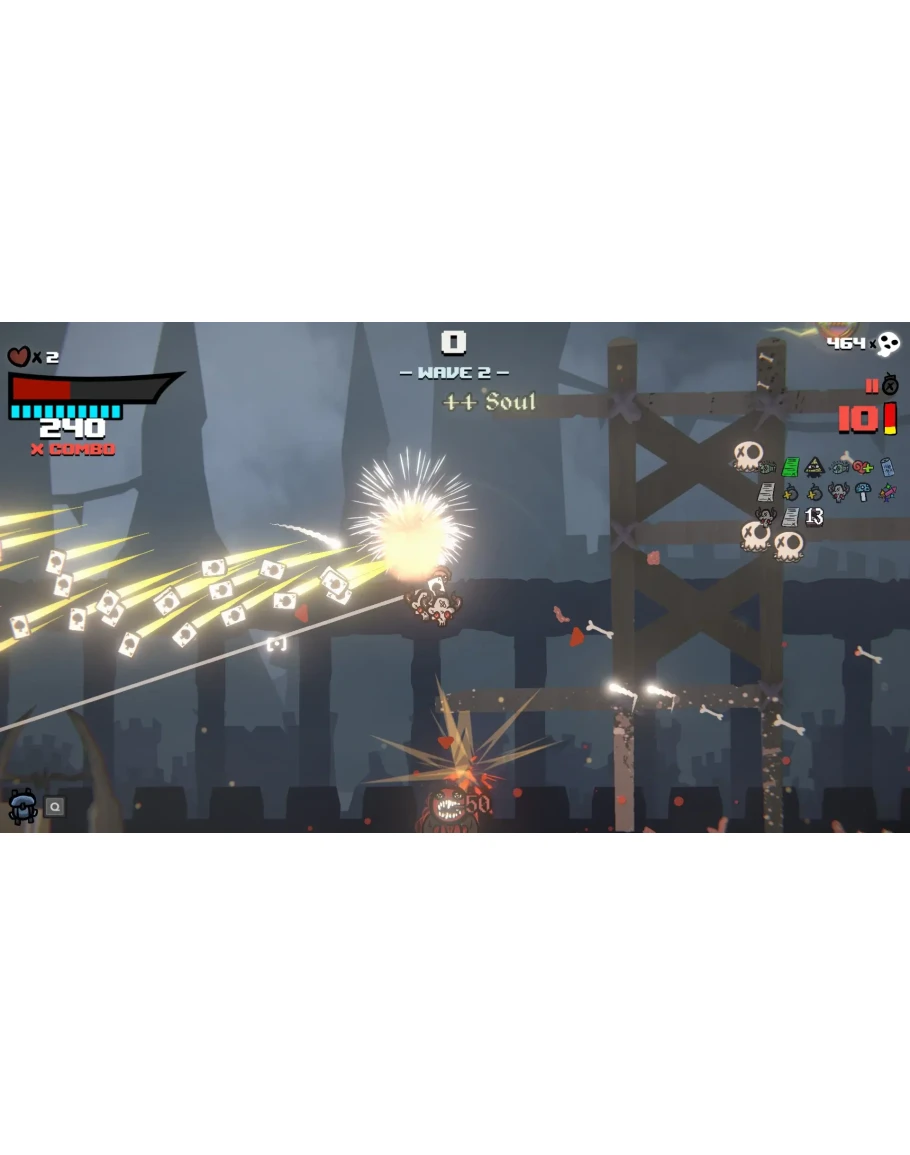Select the blue mushroom item icon
Image resolution: width=910 pixels, height=1155 pixels.
[863, 492]
